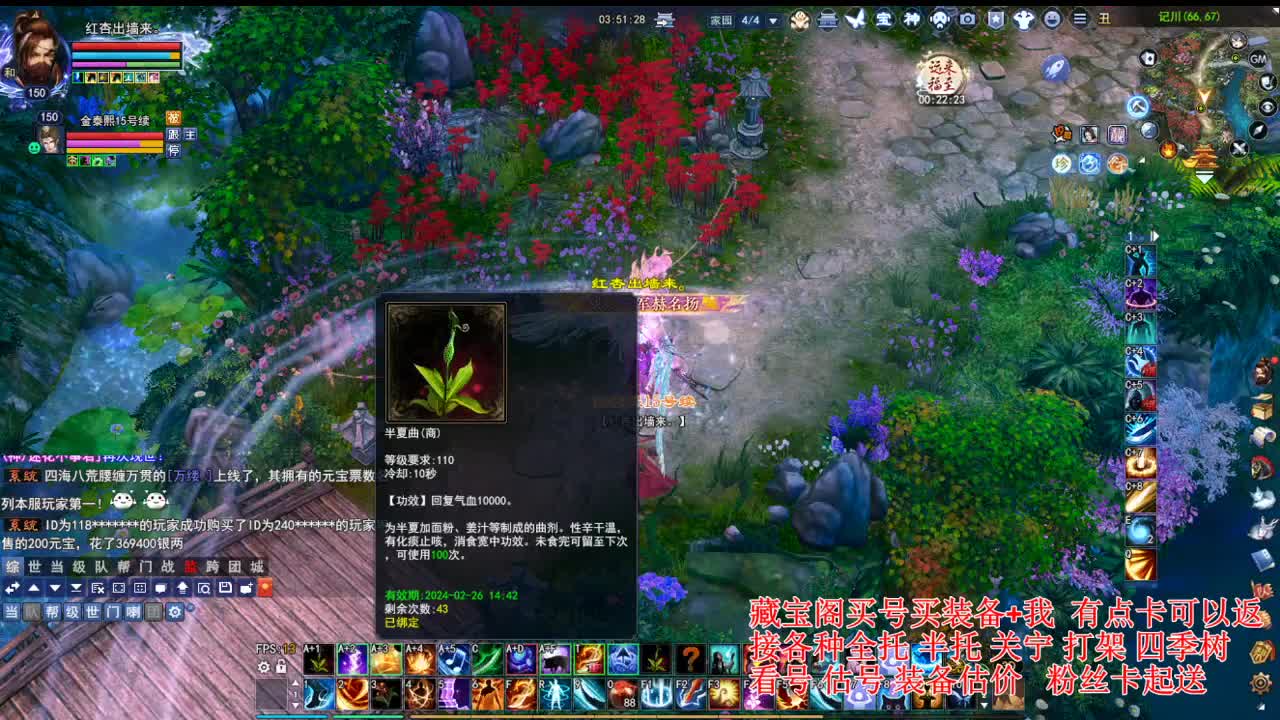Viewport: 1280px width, 720px height.
Task: Toggle the dimmed 队 team channel button
Action: 33,612
